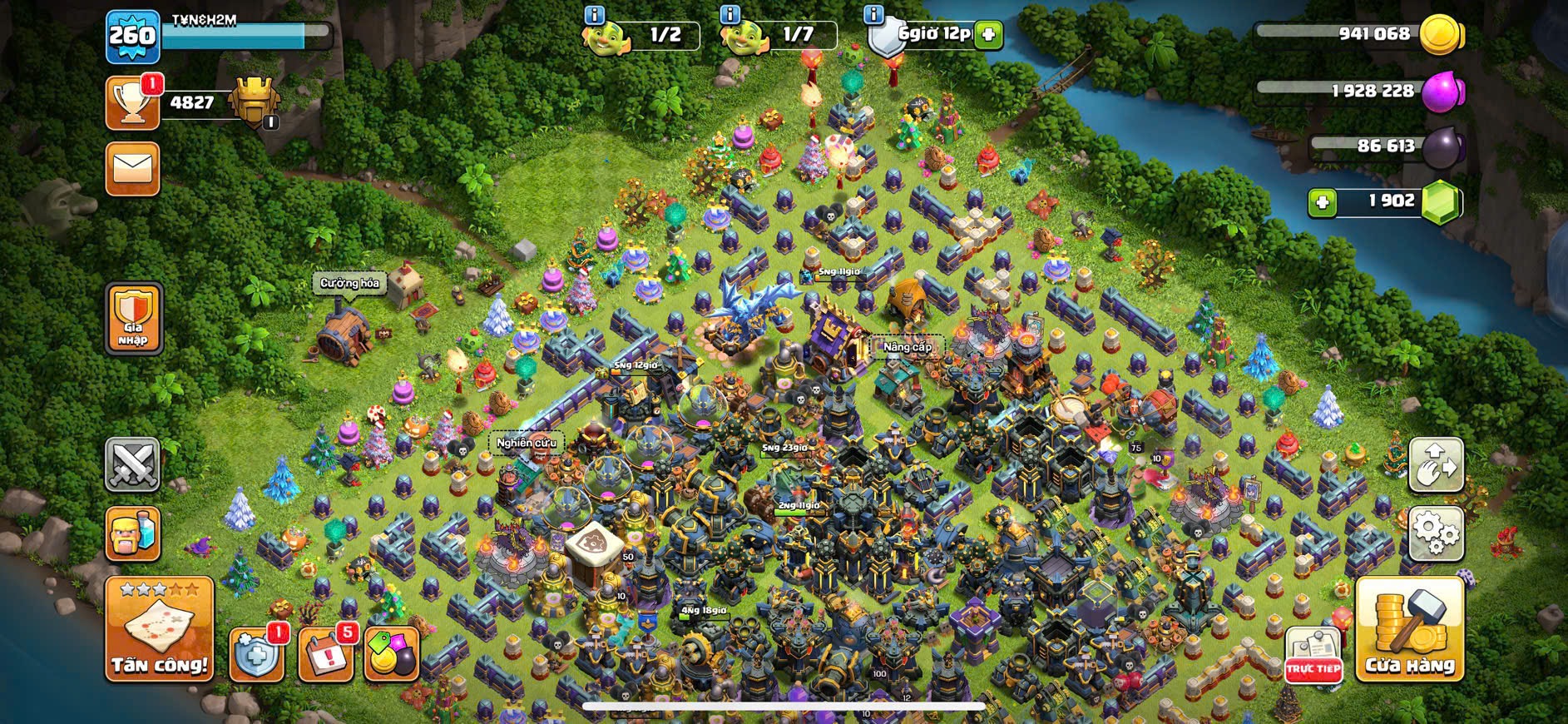Open the barbarian army training button

click(x=133, y=533)
